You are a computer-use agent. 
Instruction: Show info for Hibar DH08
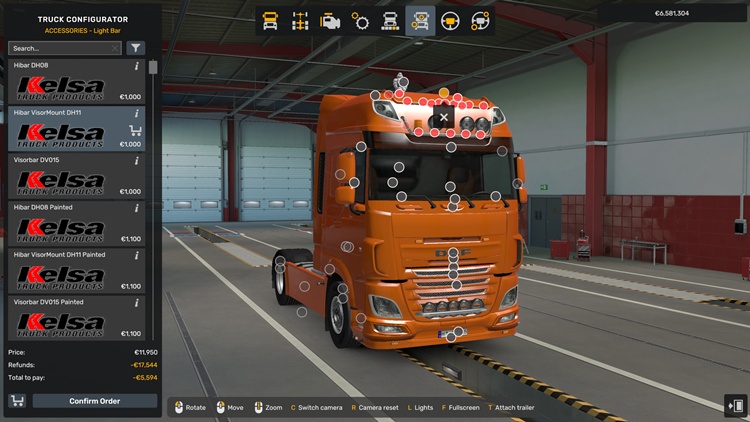click(x=137, y=66)
